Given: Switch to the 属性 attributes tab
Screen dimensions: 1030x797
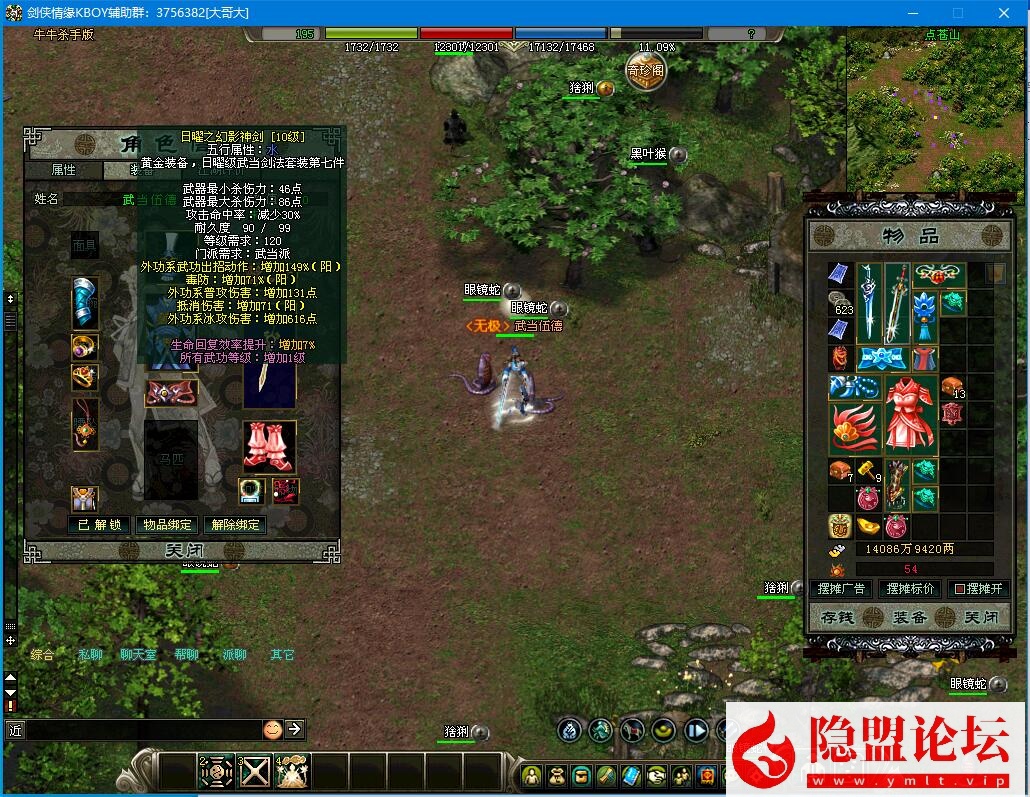Looking at the screenshot, I should pyautogui.click(x=64, y=171).
